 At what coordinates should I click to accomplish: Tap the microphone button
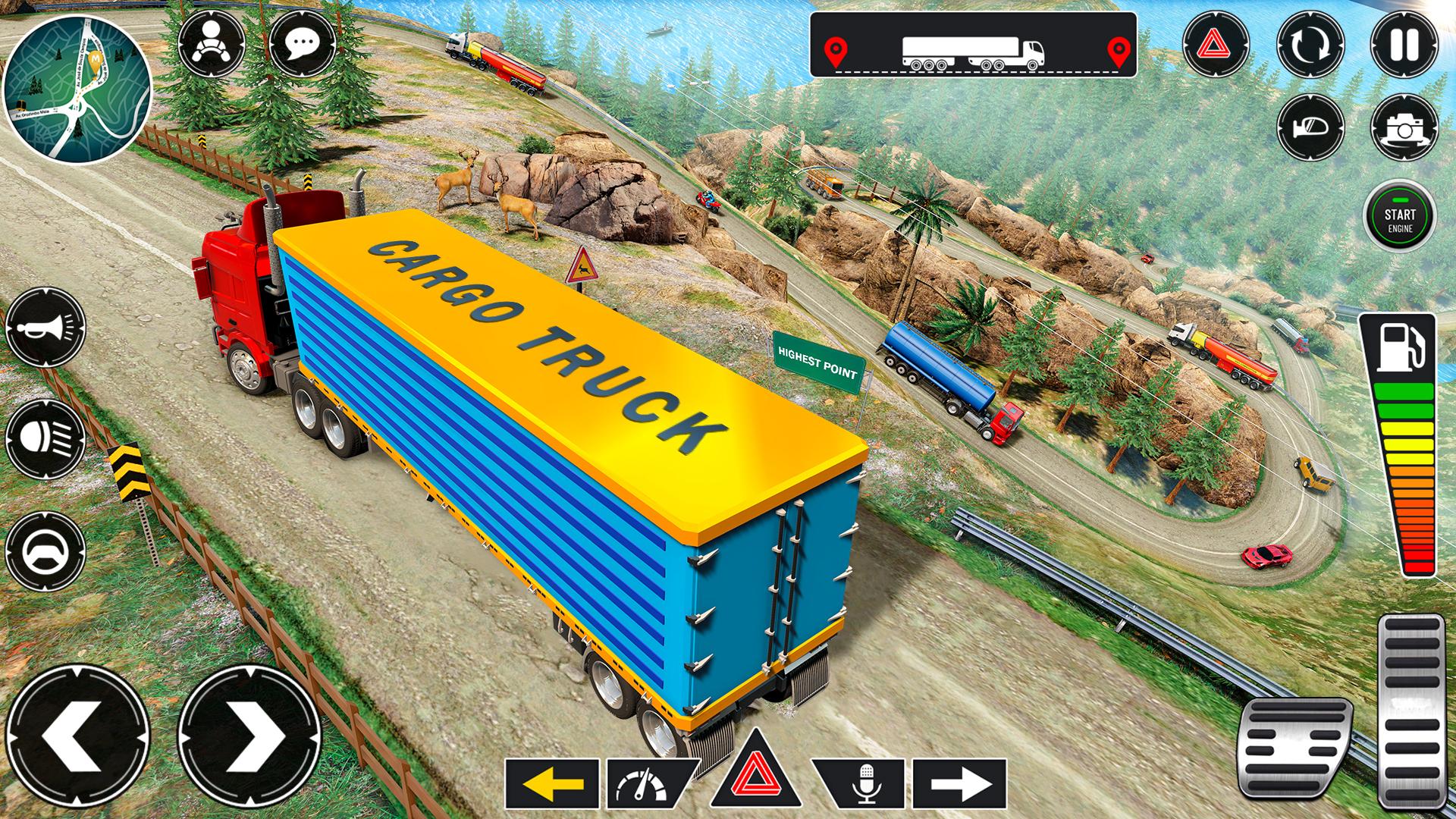(864, 784)
